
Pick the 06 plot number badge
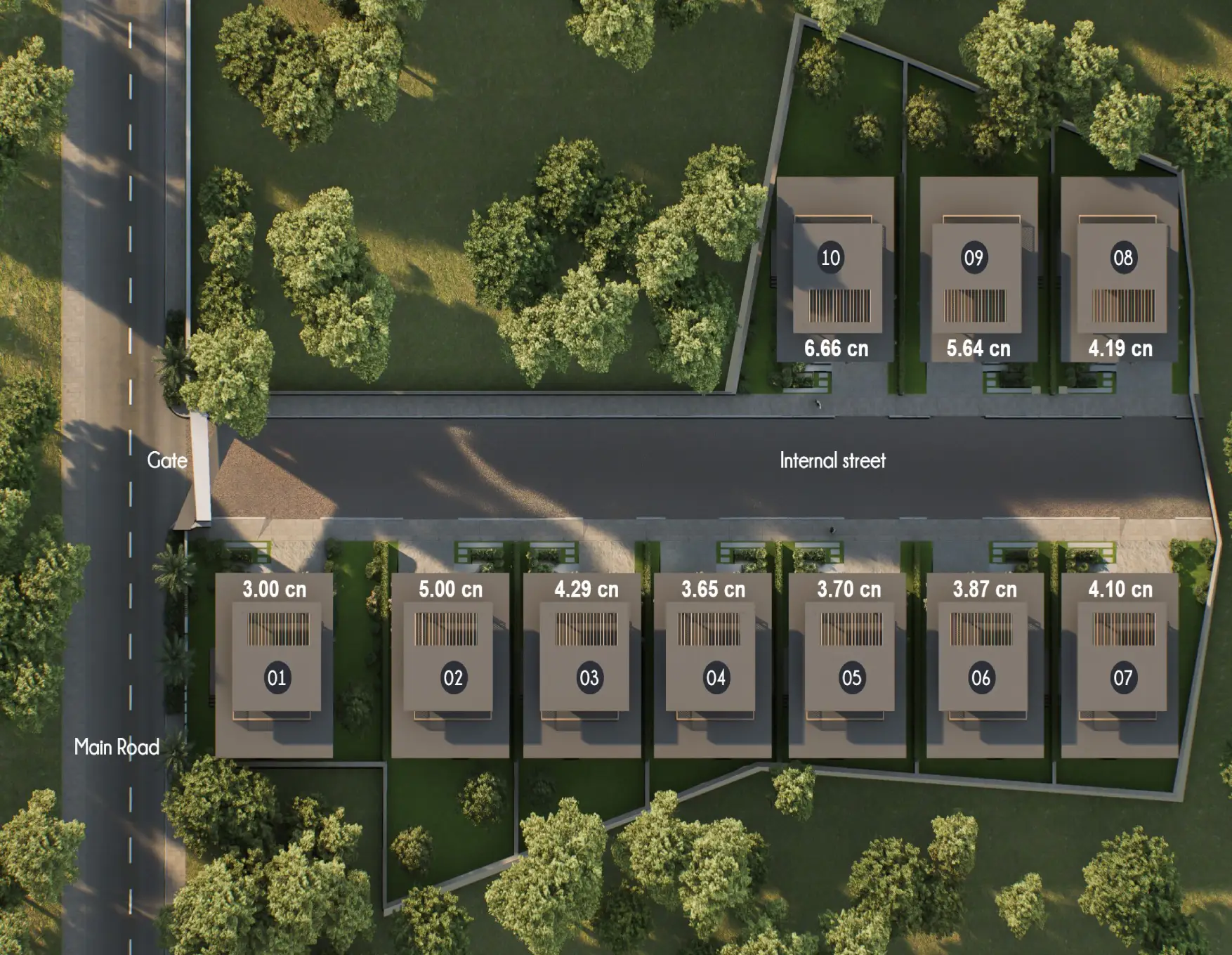[x=981, y=678]
